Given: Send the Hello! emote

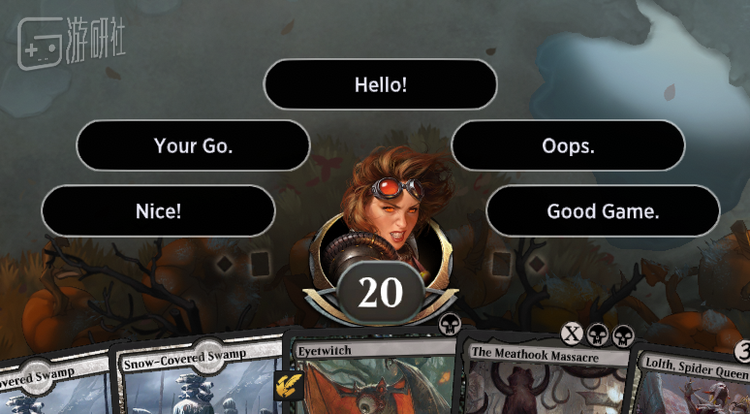Looking at the screenshot, I should pyautogui.click(x=380, y=84).
